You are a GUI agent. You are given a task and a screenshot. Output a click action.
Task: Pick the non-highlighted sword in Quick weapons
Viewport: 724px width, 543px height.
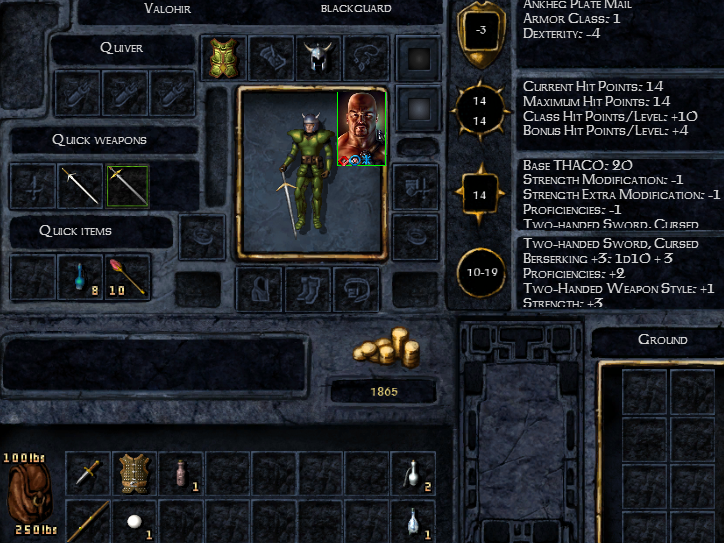point(80,185)
